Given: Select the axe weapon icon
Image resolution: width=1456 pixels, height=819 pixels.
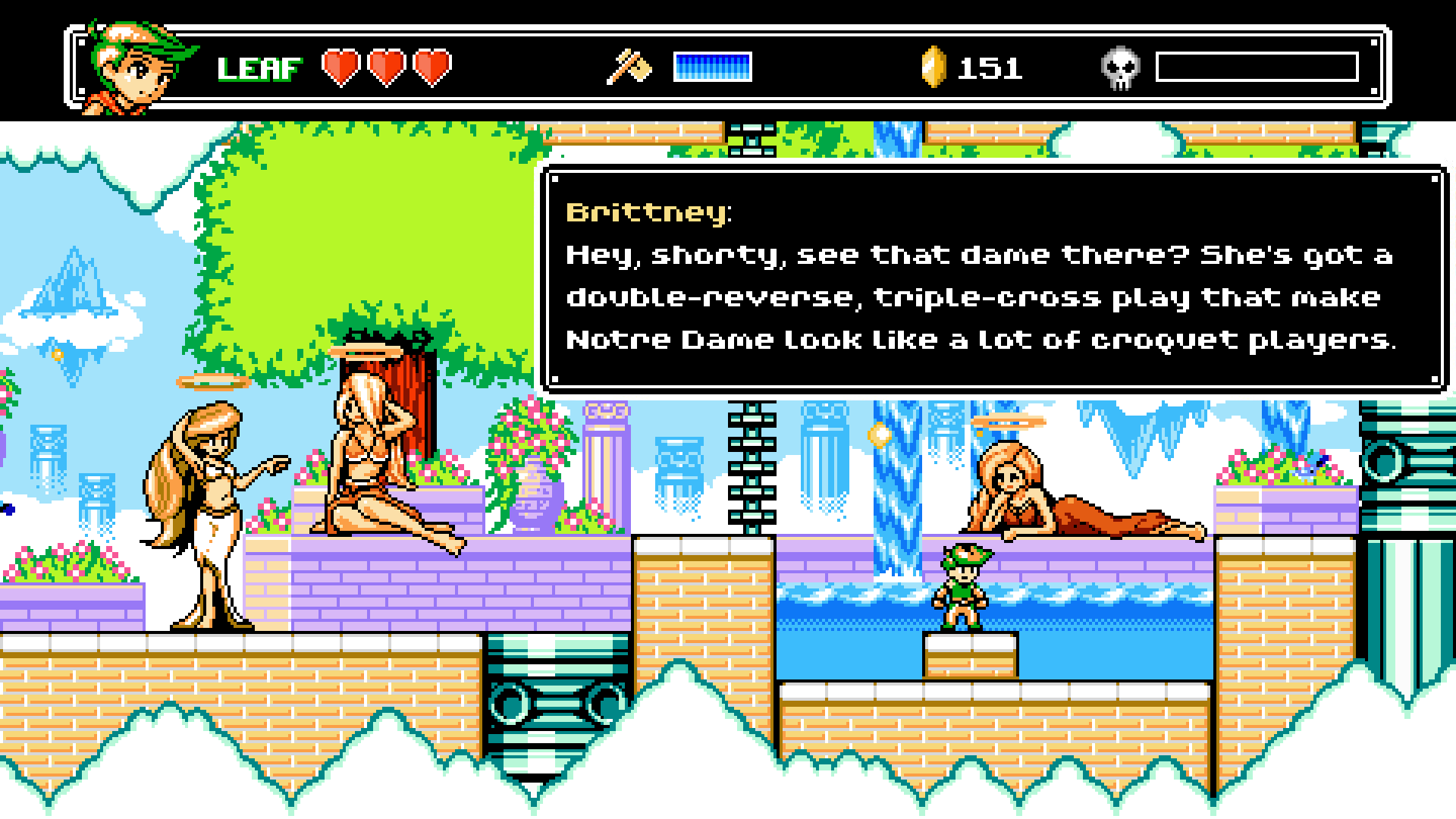Looking at the screenshot, I should (x=629, y=67).
